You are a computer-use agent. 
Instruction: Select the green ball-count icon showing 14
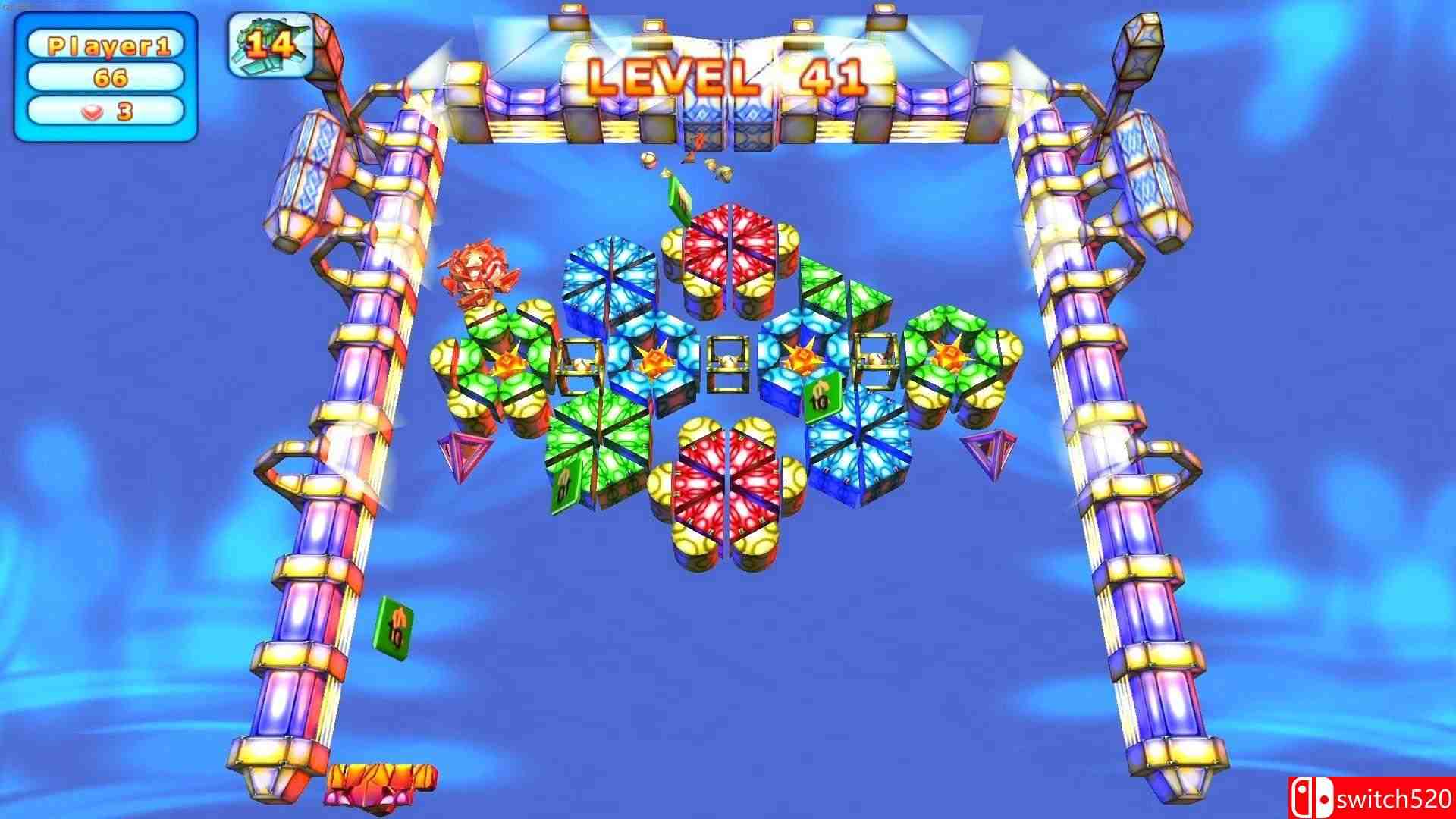(x=269, y=42)
